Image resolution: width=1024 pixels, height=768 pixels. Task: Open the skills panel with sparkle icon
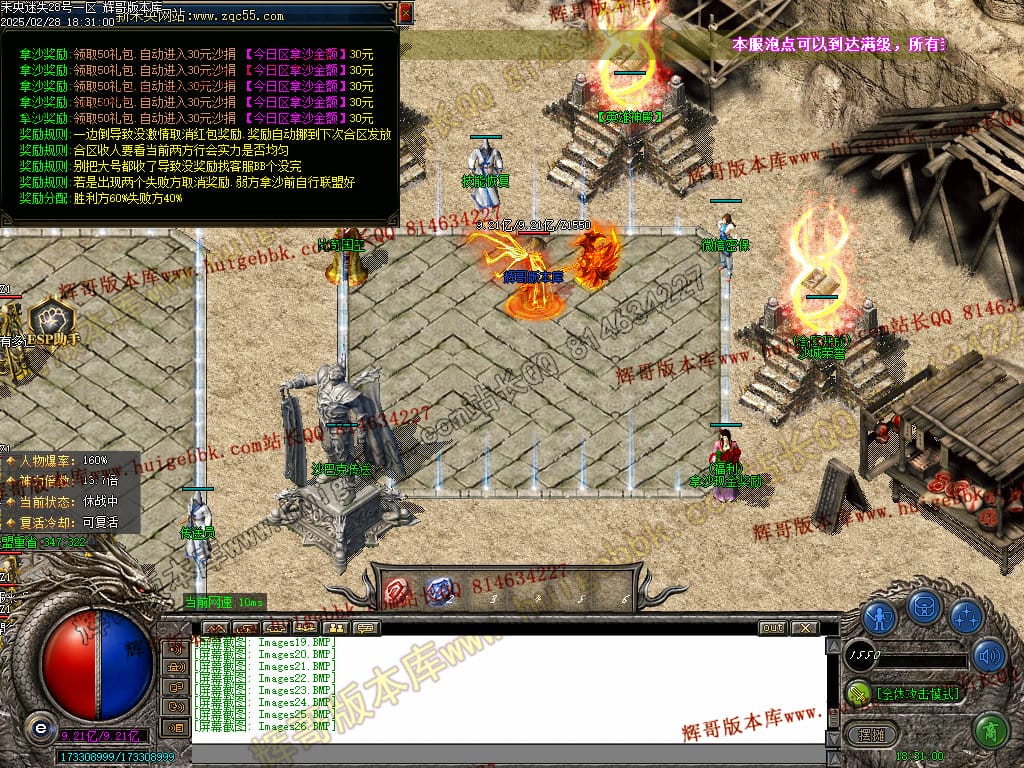pyautogui.click(x=965, y=617)
